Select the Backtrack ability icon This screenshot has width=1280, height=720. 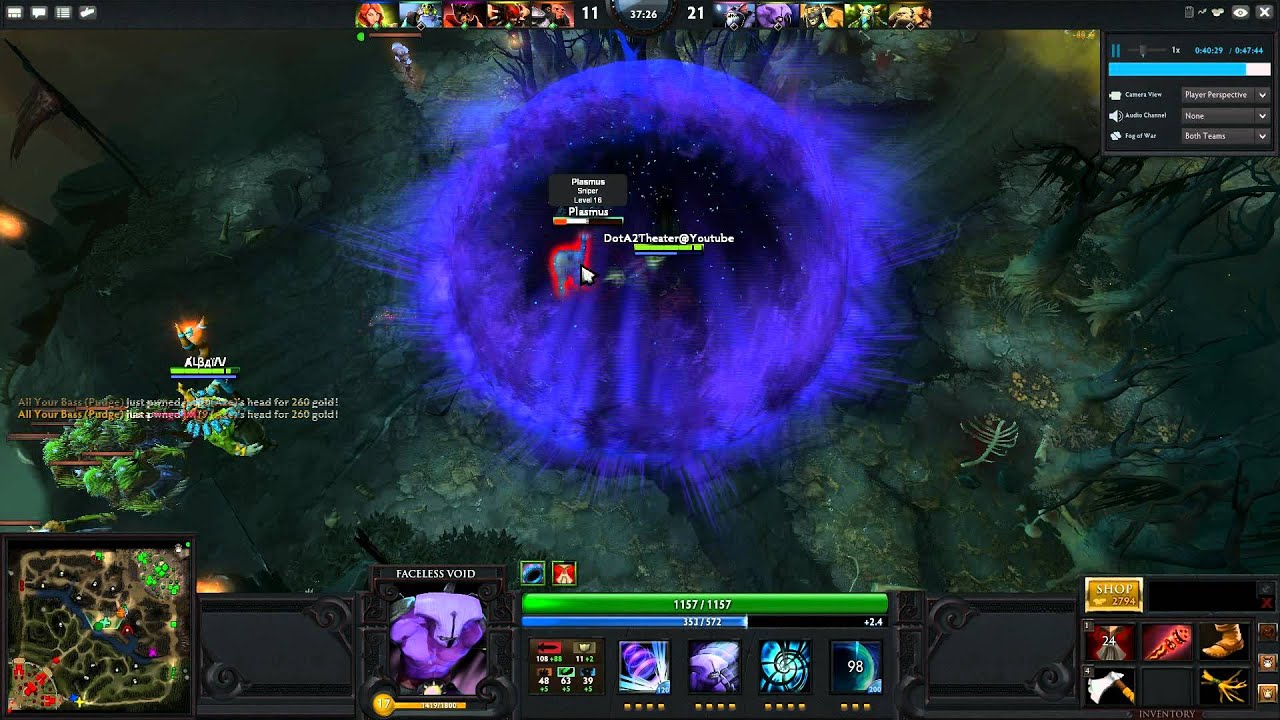point(714,666)
